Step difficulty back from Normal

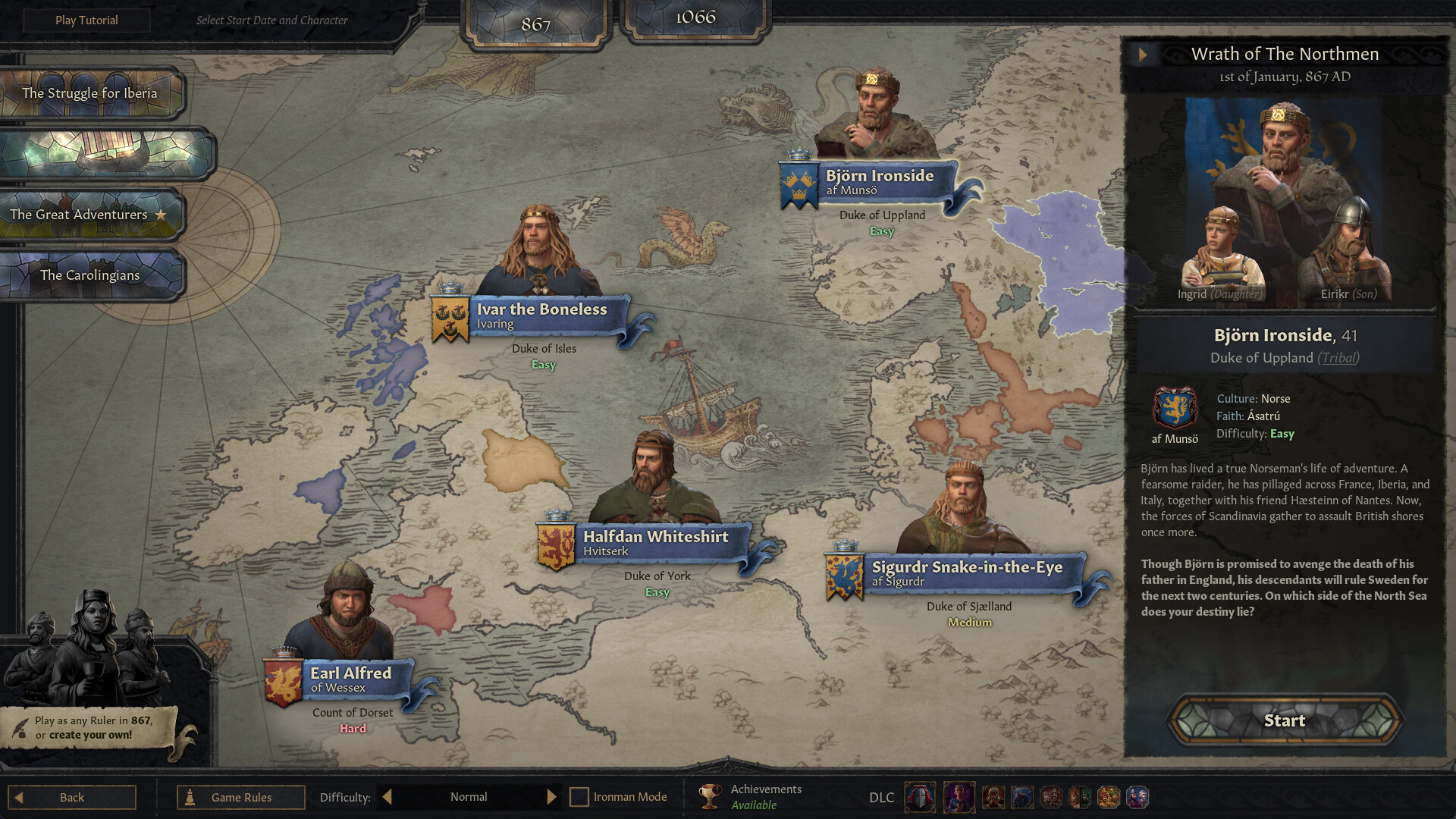pos(387,796)
